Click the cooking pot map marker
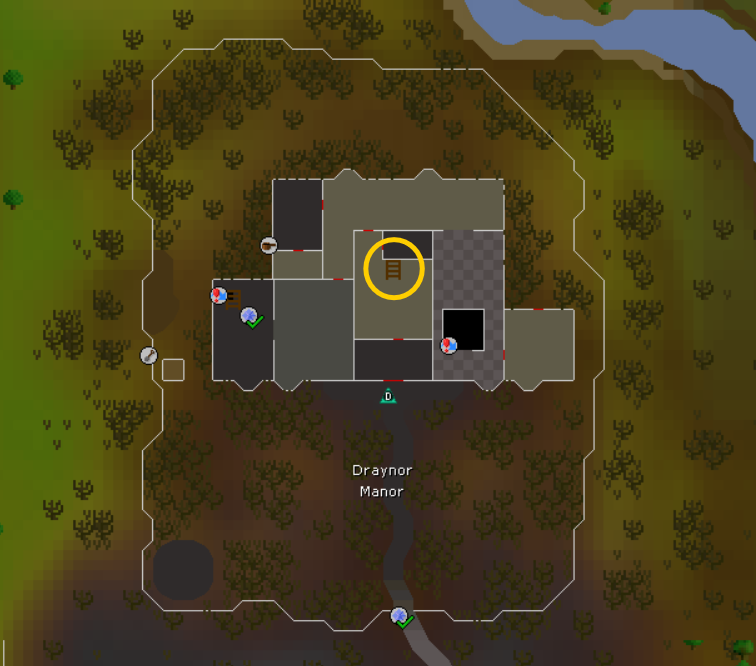This screenshot has height=666, width=756. [268, 245]
